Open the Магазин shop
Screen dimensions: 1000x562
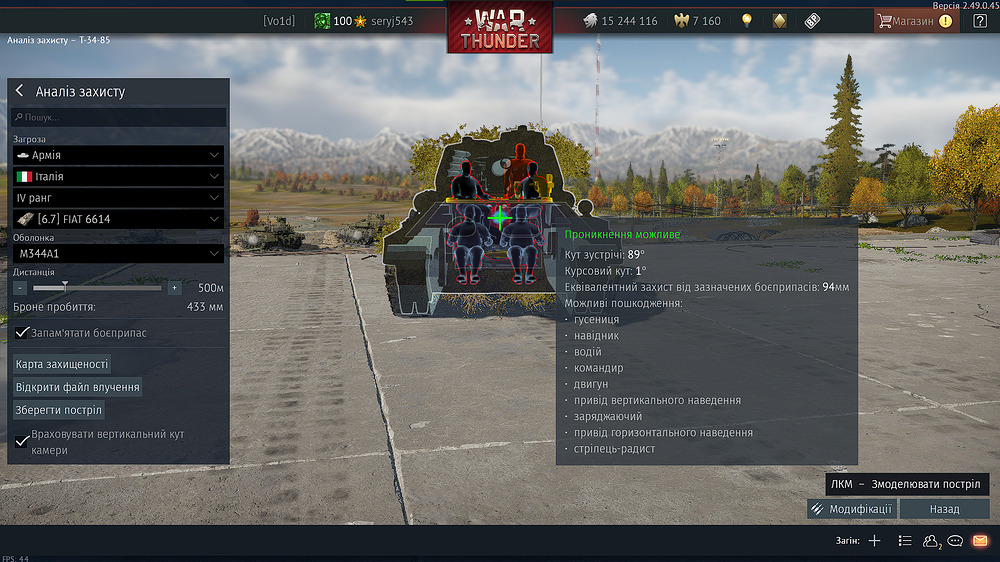tap(913, 20)
